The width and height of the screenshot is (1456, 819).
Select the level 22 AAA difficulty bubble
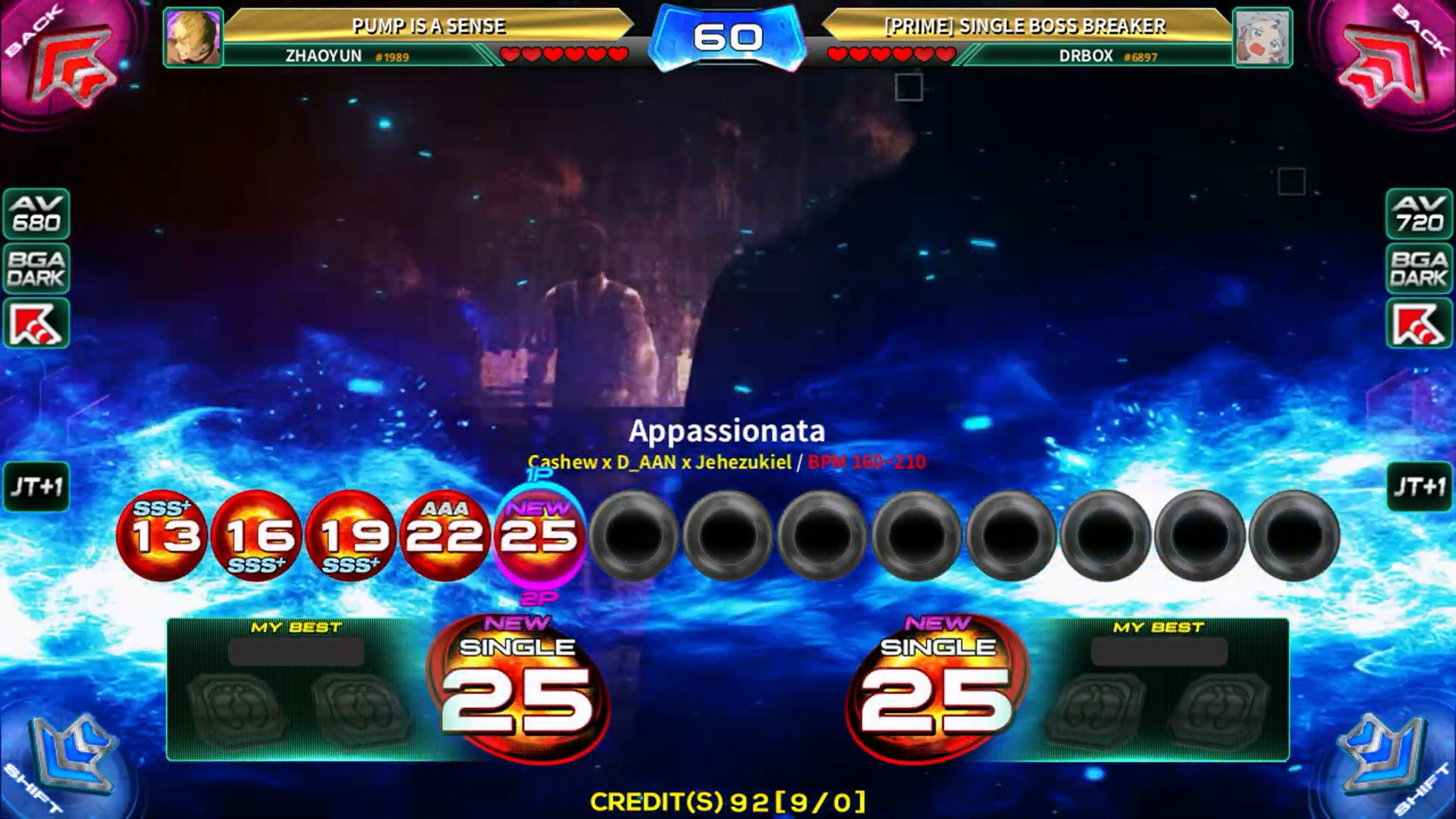pos(446,536)
